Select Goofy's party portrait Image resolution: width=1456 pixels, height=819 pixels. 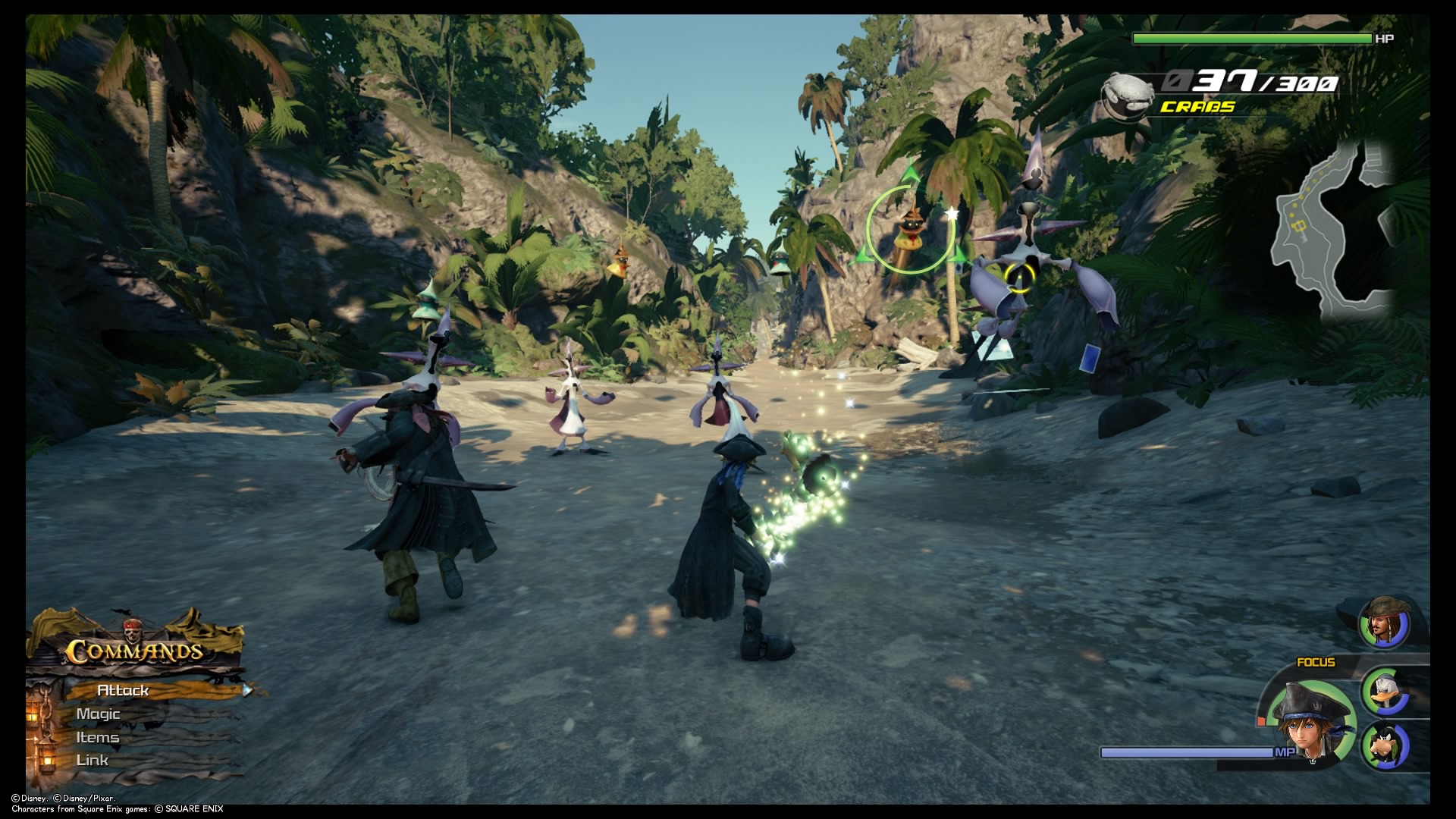(x=1386, y=745)
